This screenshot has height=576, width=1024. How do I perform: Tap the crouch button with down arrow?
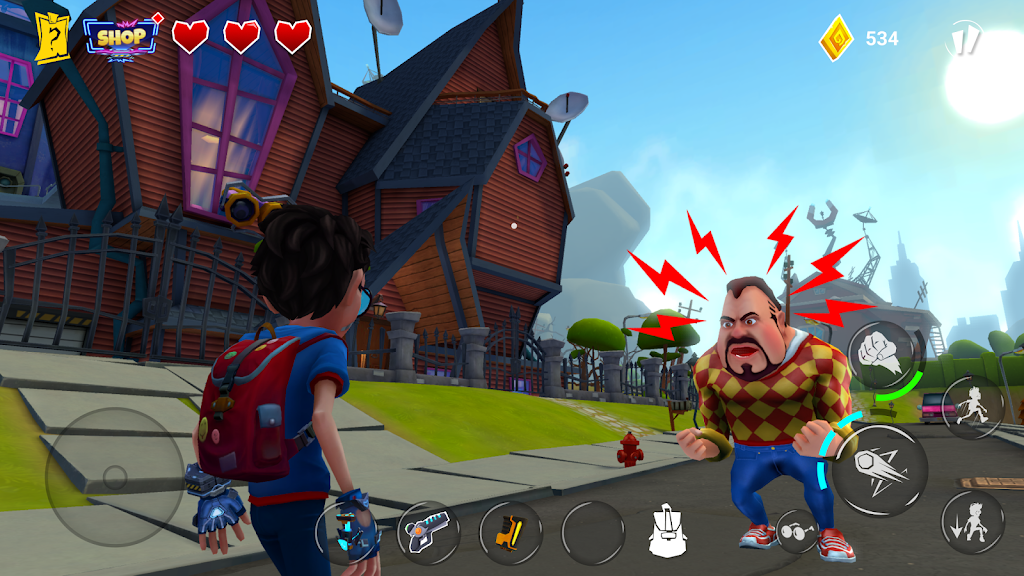pos(972,522)
